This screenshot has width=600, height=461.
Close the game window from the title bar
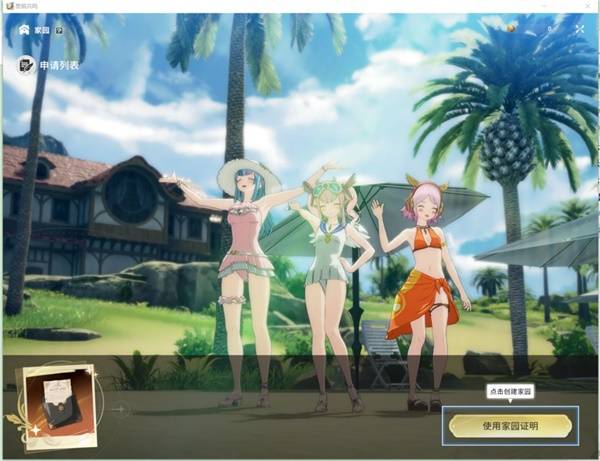(588, 6)
